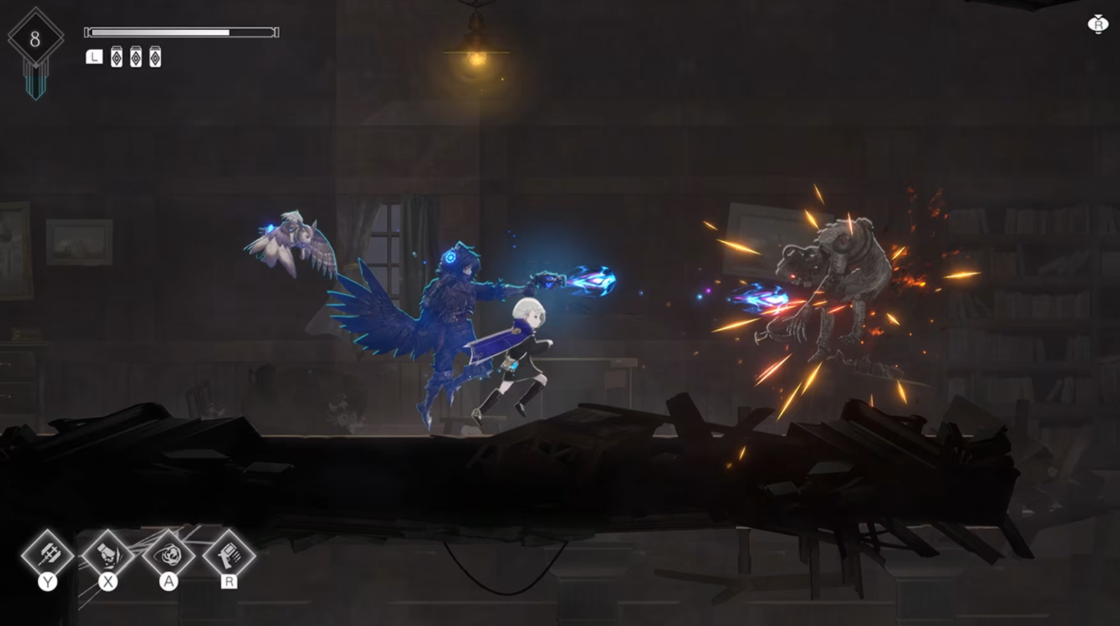1120x626 pixels.
Task: Select the pistol shot skill icon
Action: pyautogui.click(x=229, y=553)
